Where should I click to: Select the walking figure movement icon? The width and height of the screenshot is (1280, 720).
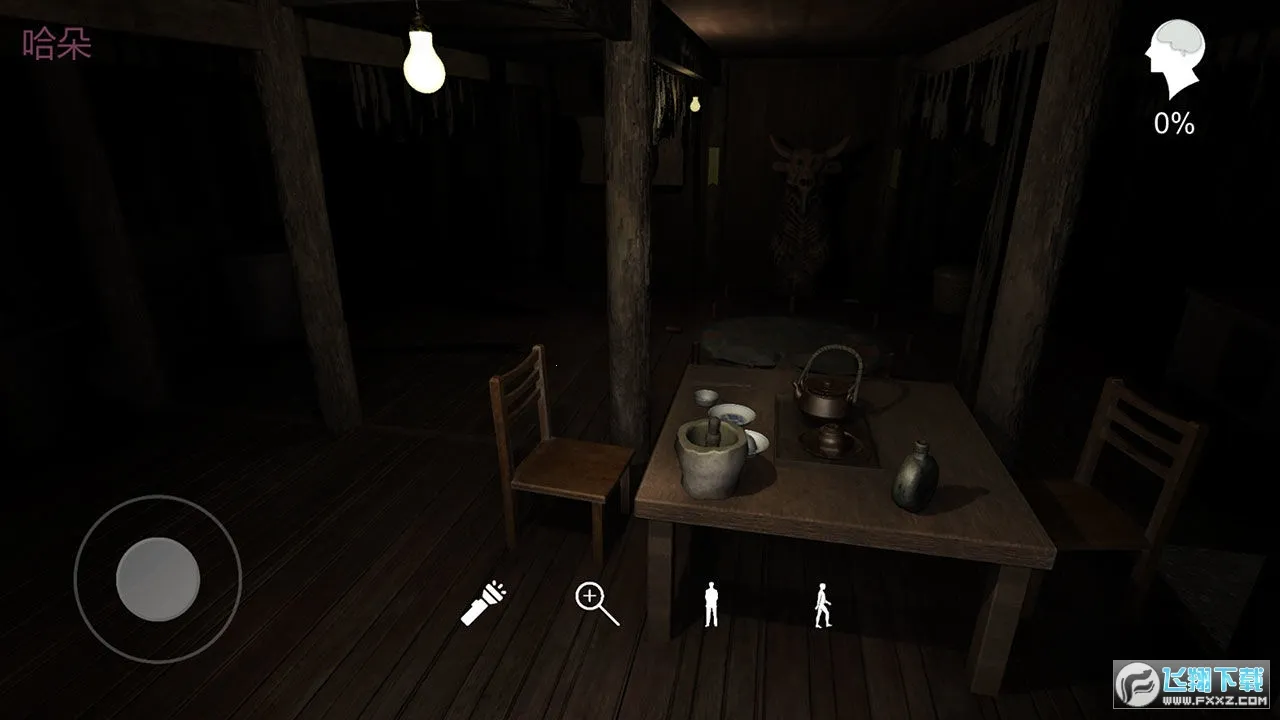pos(823,605)
